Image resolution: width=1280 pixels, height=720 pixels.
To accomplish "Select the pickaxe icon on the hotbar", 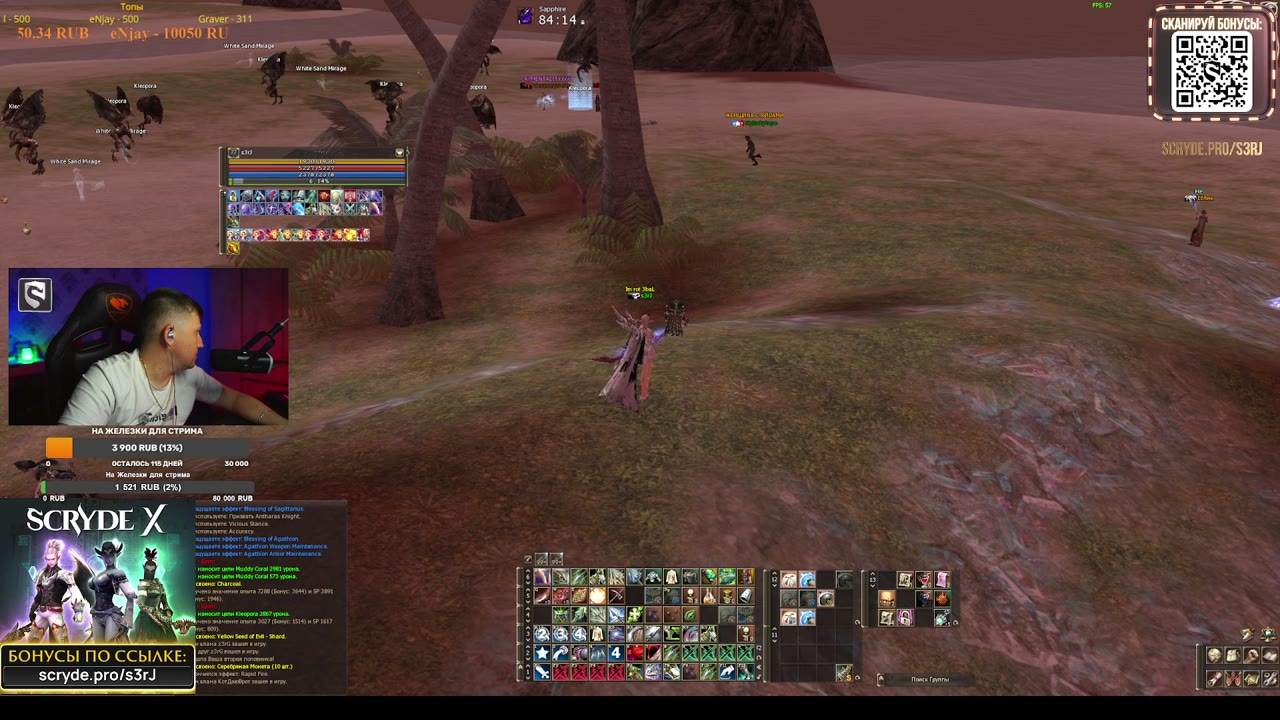I will [617, 596].
